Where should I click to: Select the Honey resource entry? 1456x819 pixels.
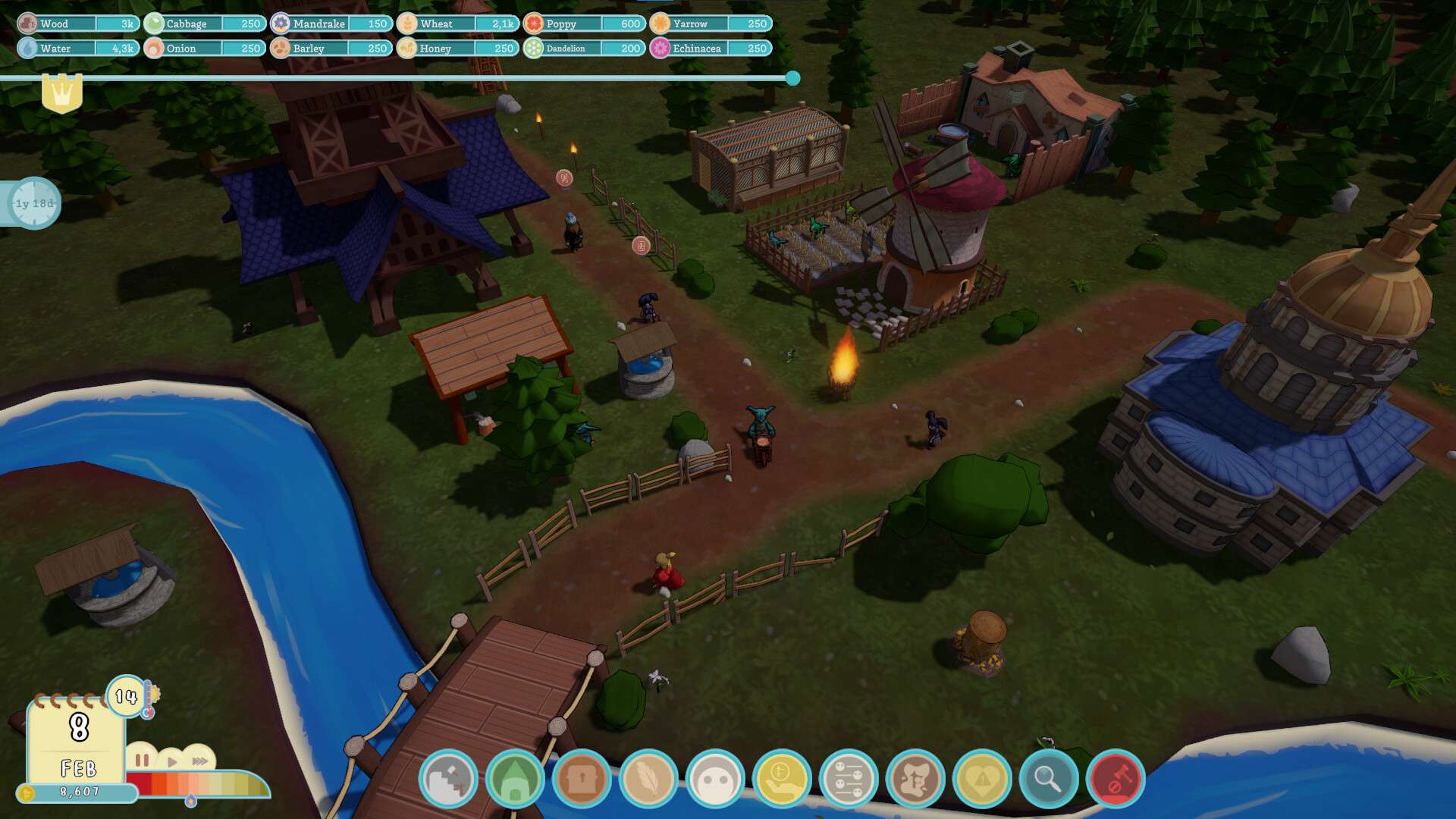coord(458,49)
